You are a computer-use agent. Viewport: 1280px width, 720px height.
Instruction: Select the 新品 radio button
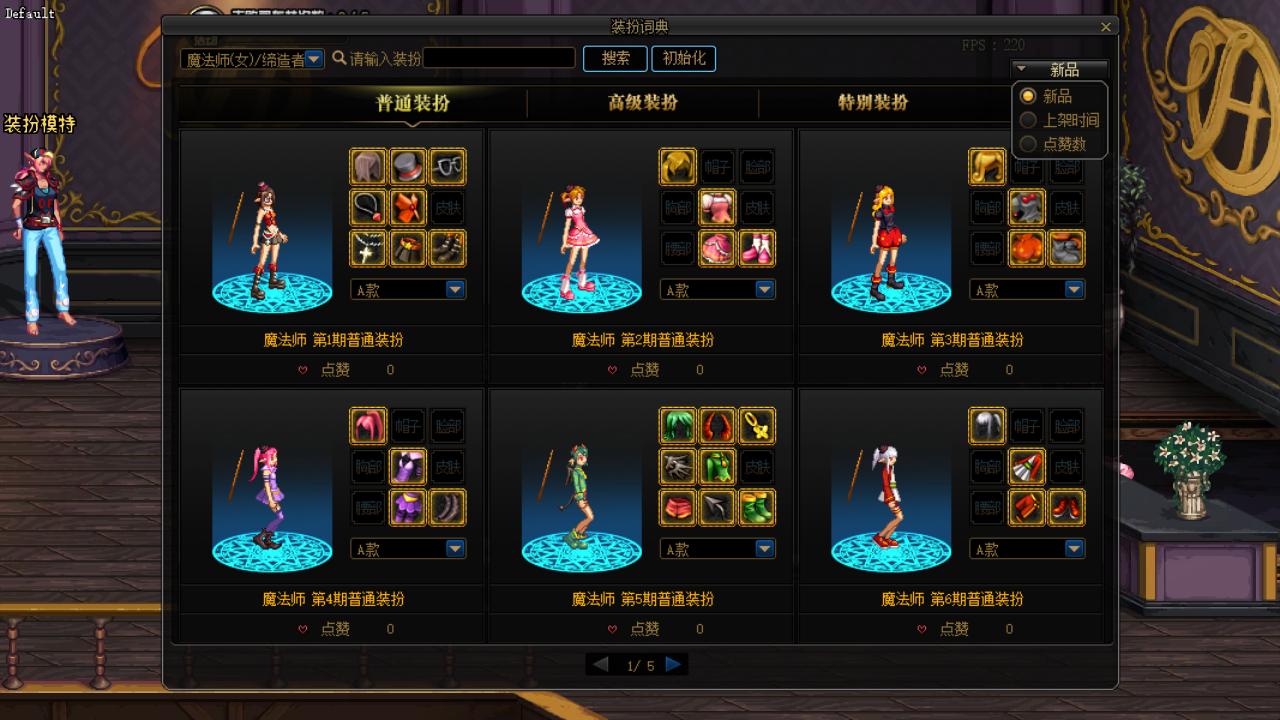point(1028,96)
